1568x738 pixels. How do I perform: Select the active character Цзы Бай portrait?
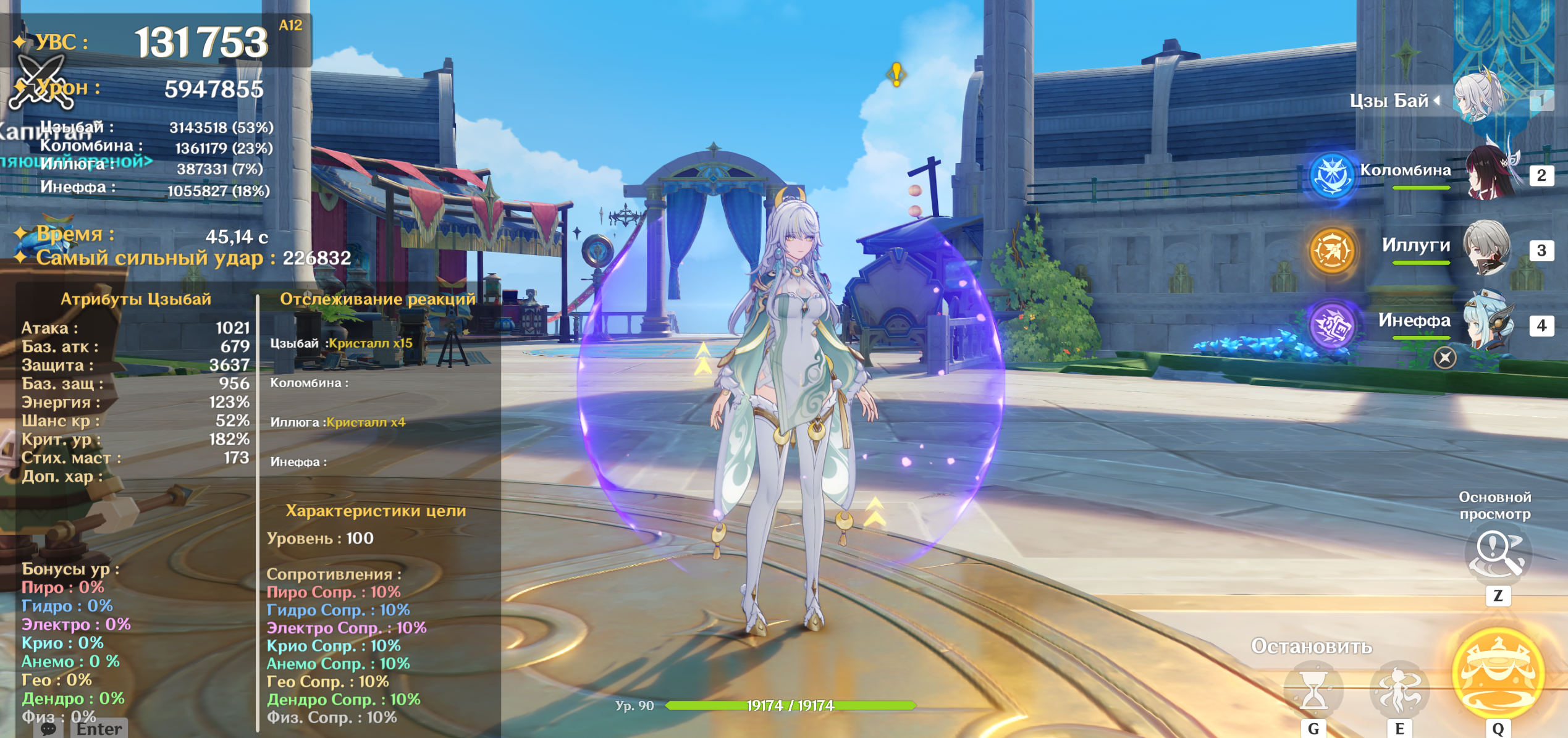pyautogui.click(x=1480, y=99)
